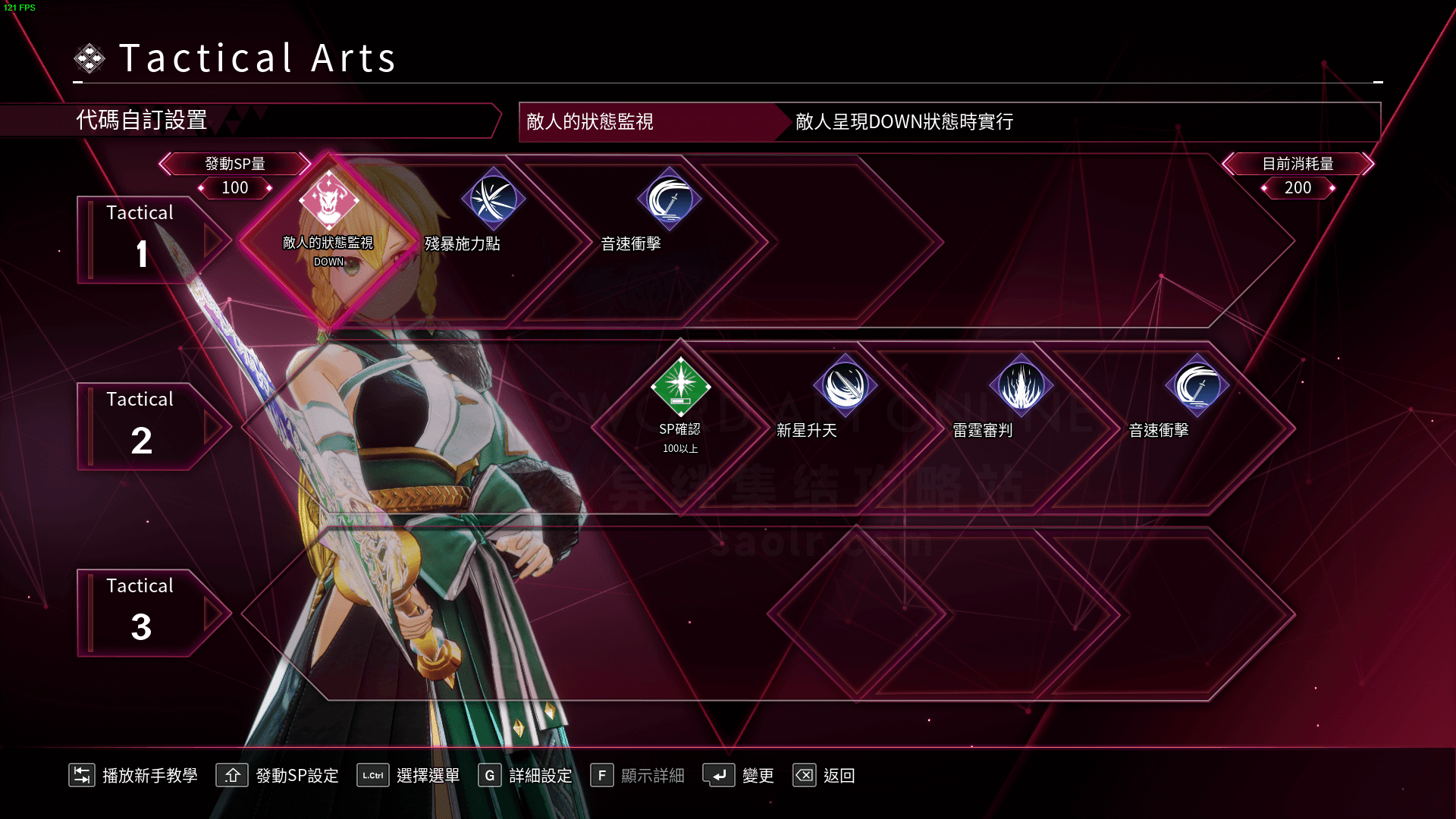Select the Tactical 2 row tab

(140, 425)
